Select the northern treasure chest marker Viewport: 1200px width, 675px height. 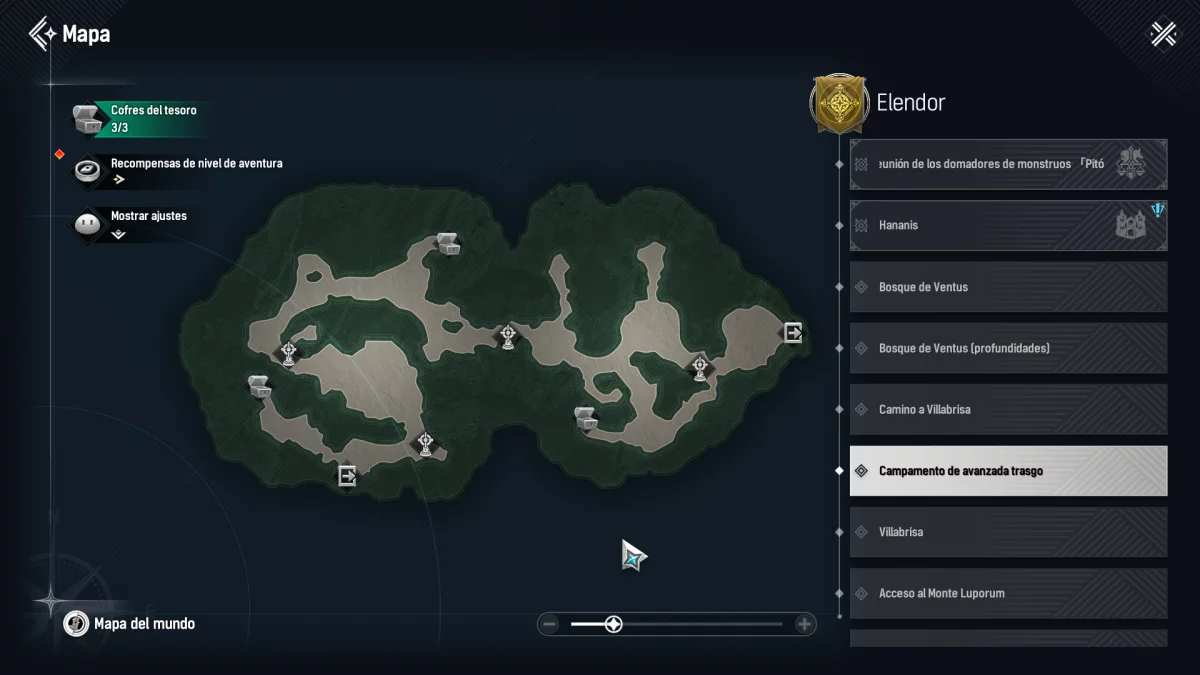447,243
